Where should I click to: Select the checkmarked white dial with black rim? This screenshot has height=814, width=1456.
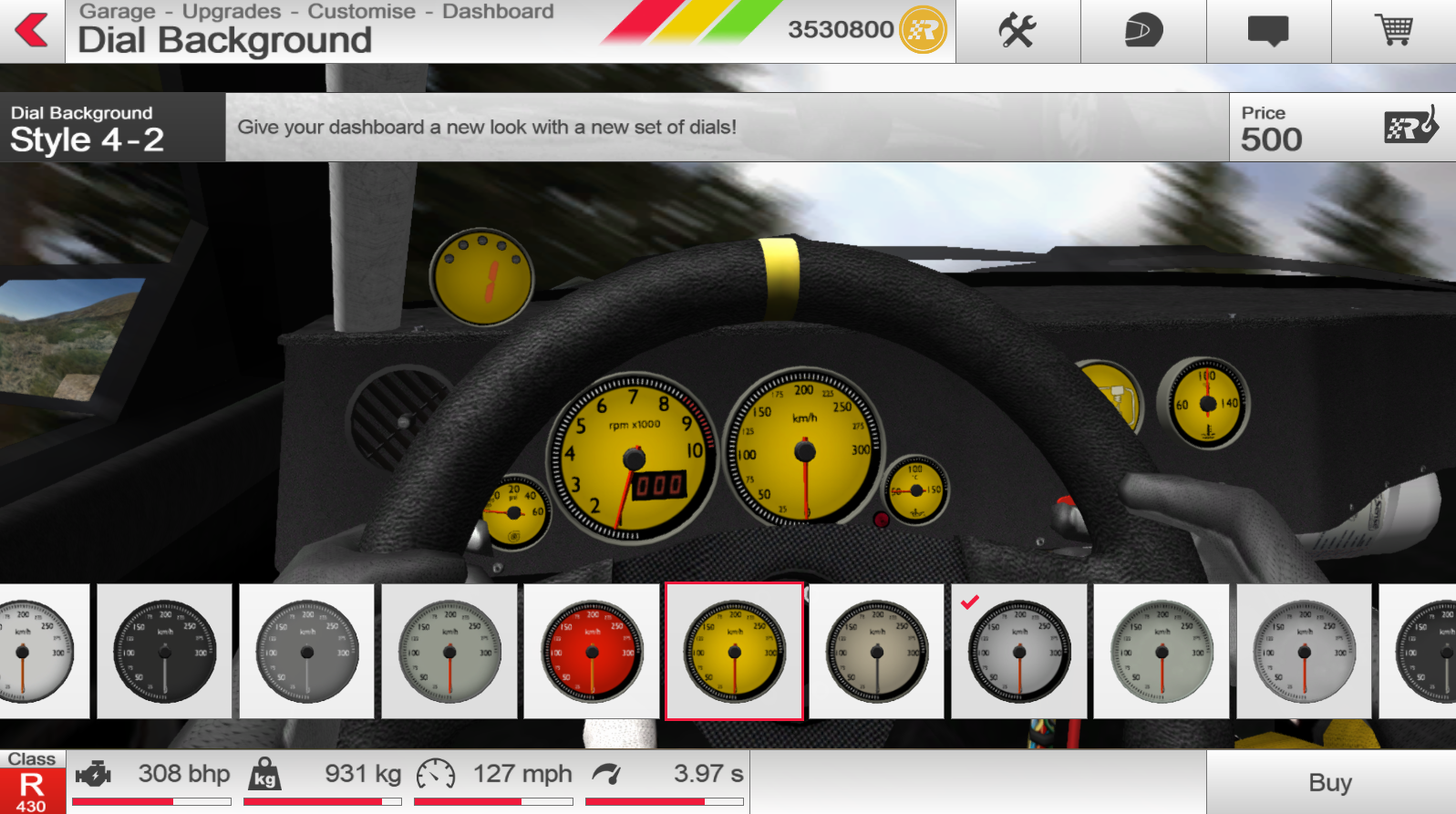pyautogui.click(x=1018, y=651)
